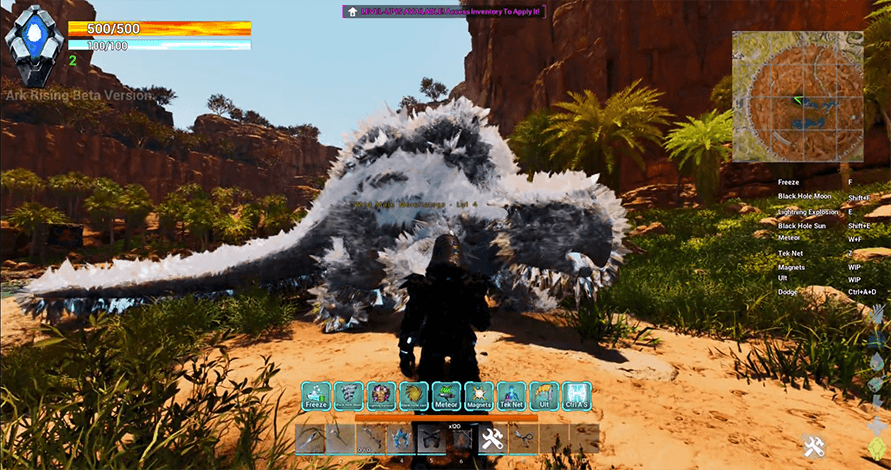Activate the Meteor ability
The height and width of the screenshot is (470, 891).
[447, 397]
